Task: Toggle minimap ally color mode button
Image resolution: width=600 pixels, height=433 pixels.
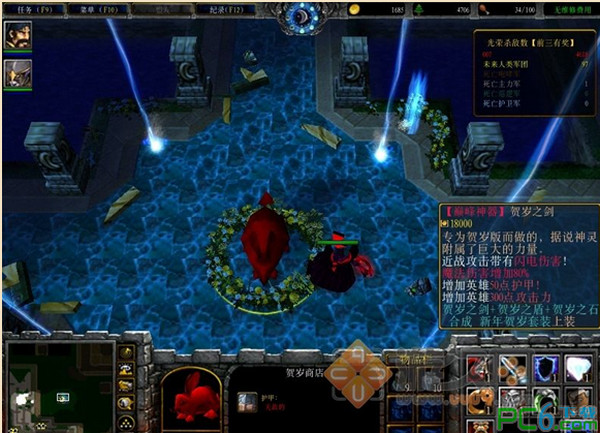Action: [x=128, y=387]
